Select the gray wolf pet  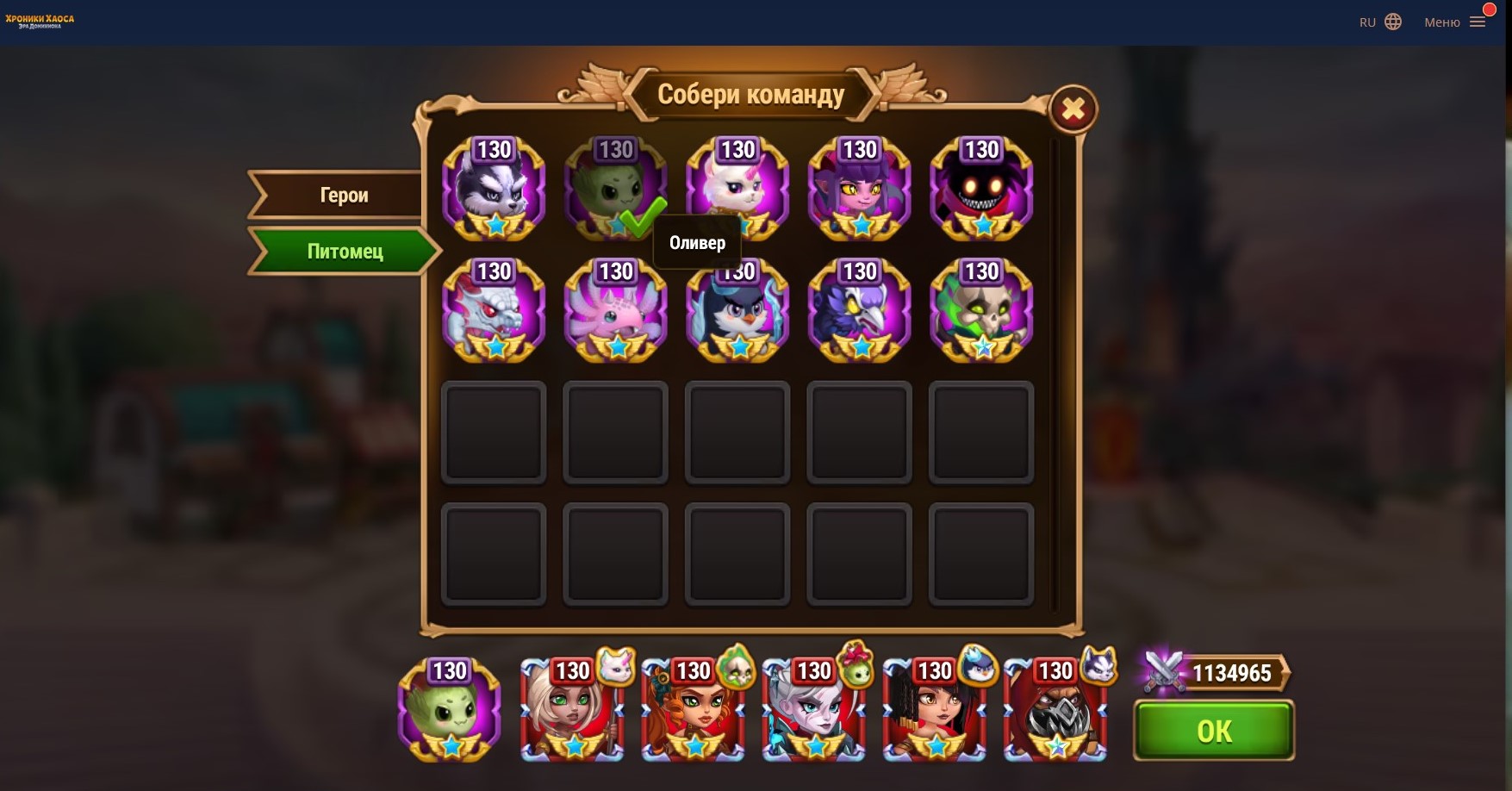click(x=494, y=189)
